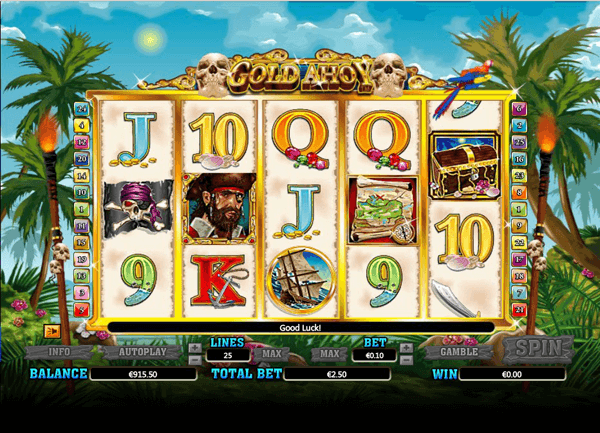Start AUTOPLAY mode
Image resolution: width=600 pixels, height=433 pixels.
136,352
